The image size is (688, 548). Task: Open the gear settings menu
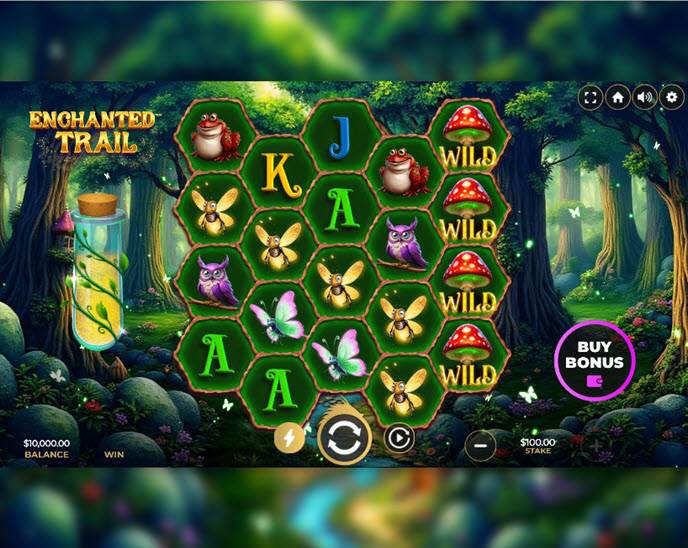coord(672,97)
